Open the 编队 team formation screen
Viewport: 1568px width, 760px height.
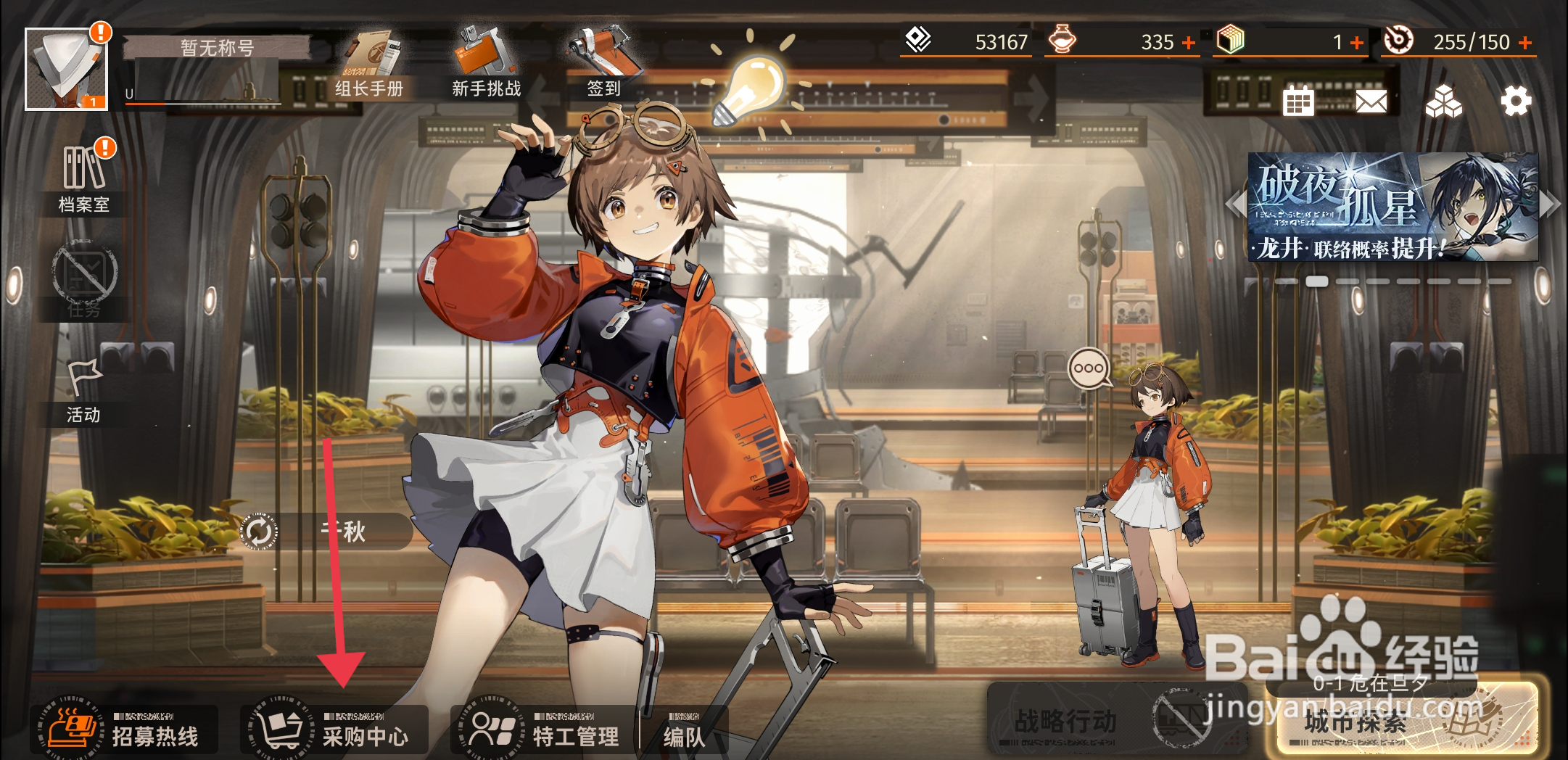point(683,734)
